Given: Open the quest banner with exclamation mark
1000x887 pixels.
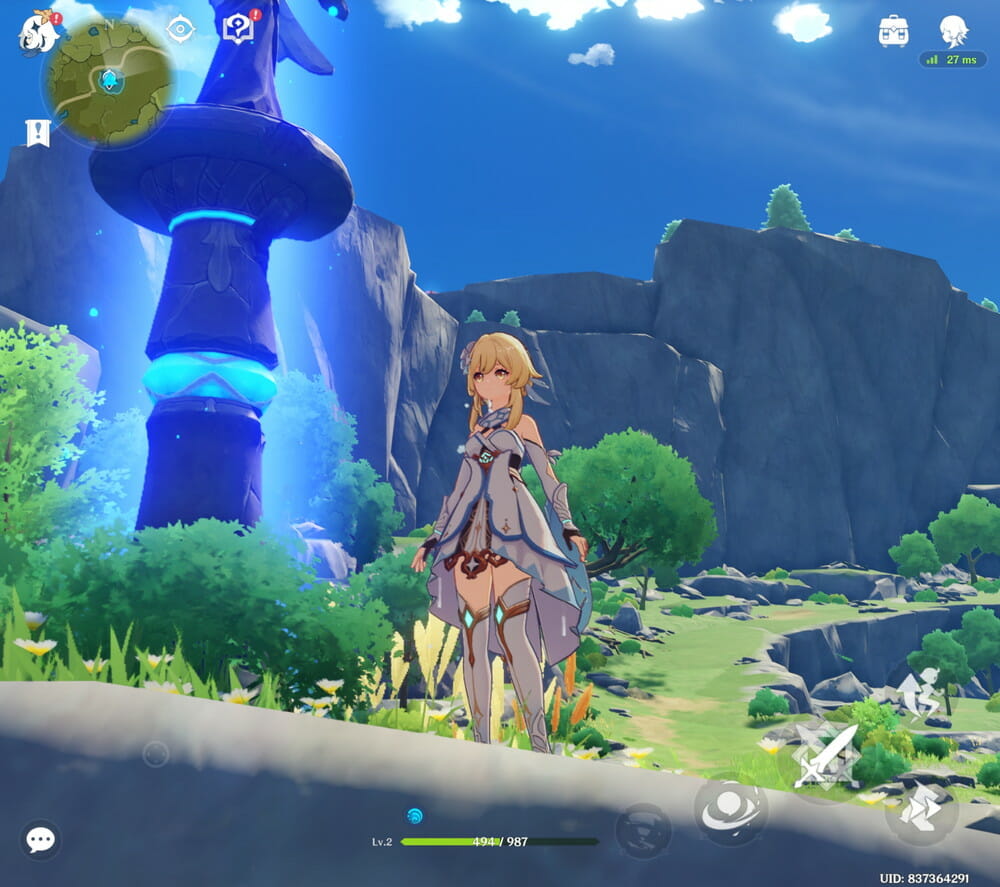Looking at the screenshot, I should (x=37, y=133).
